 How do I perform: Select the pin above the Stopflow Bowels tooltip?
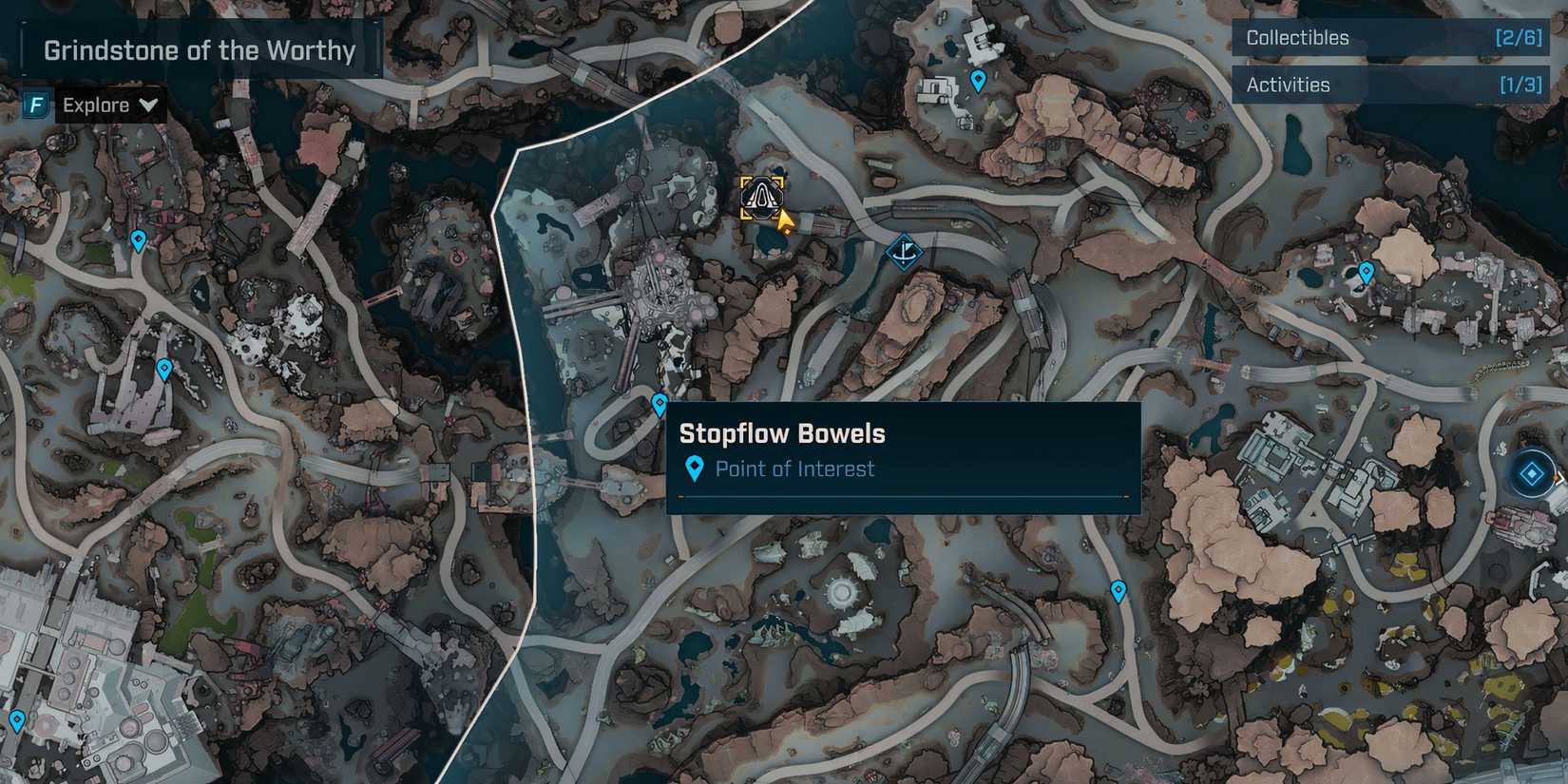pos(658,404)
